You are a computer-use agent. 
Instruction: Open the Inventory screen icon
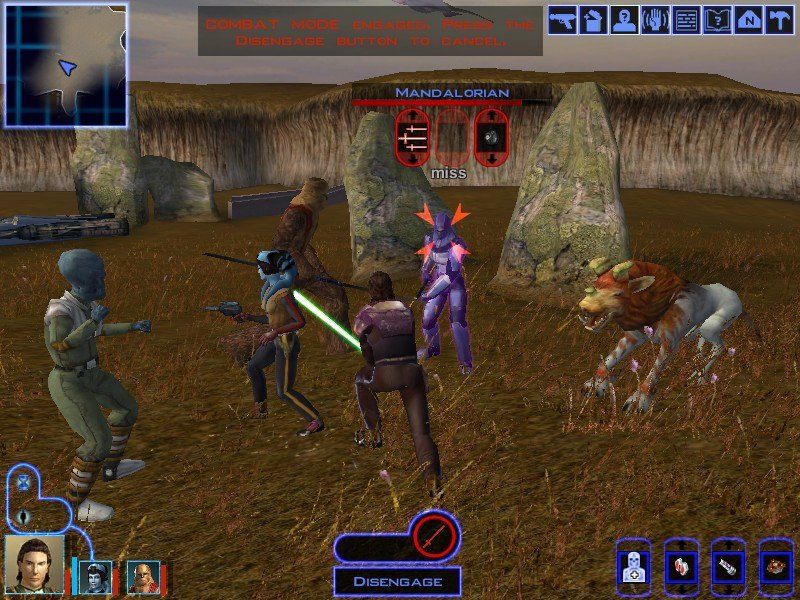[x=593, y=20]
